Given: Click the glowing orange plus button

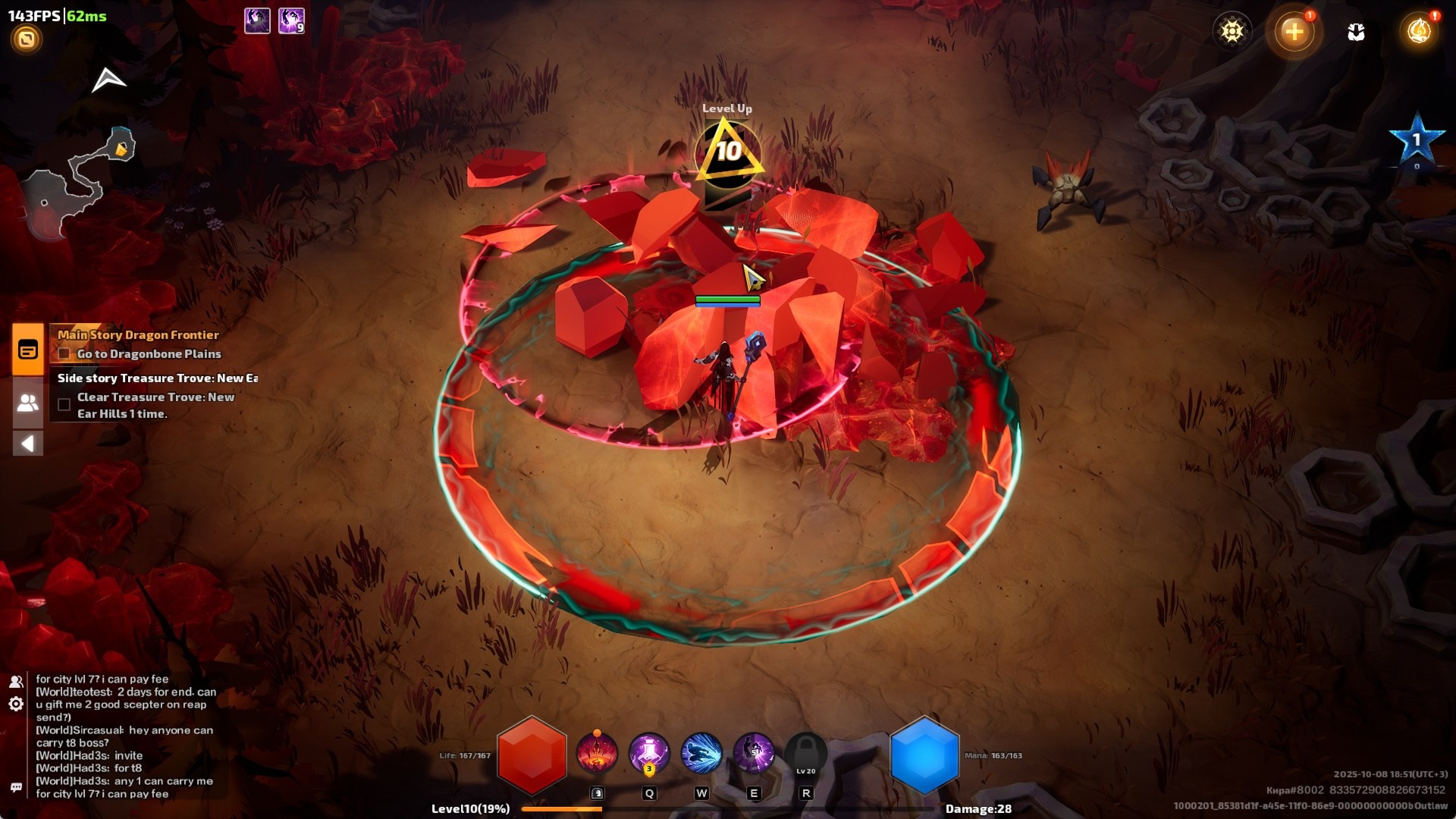Looking at the screenshot, I should 1294,31.
